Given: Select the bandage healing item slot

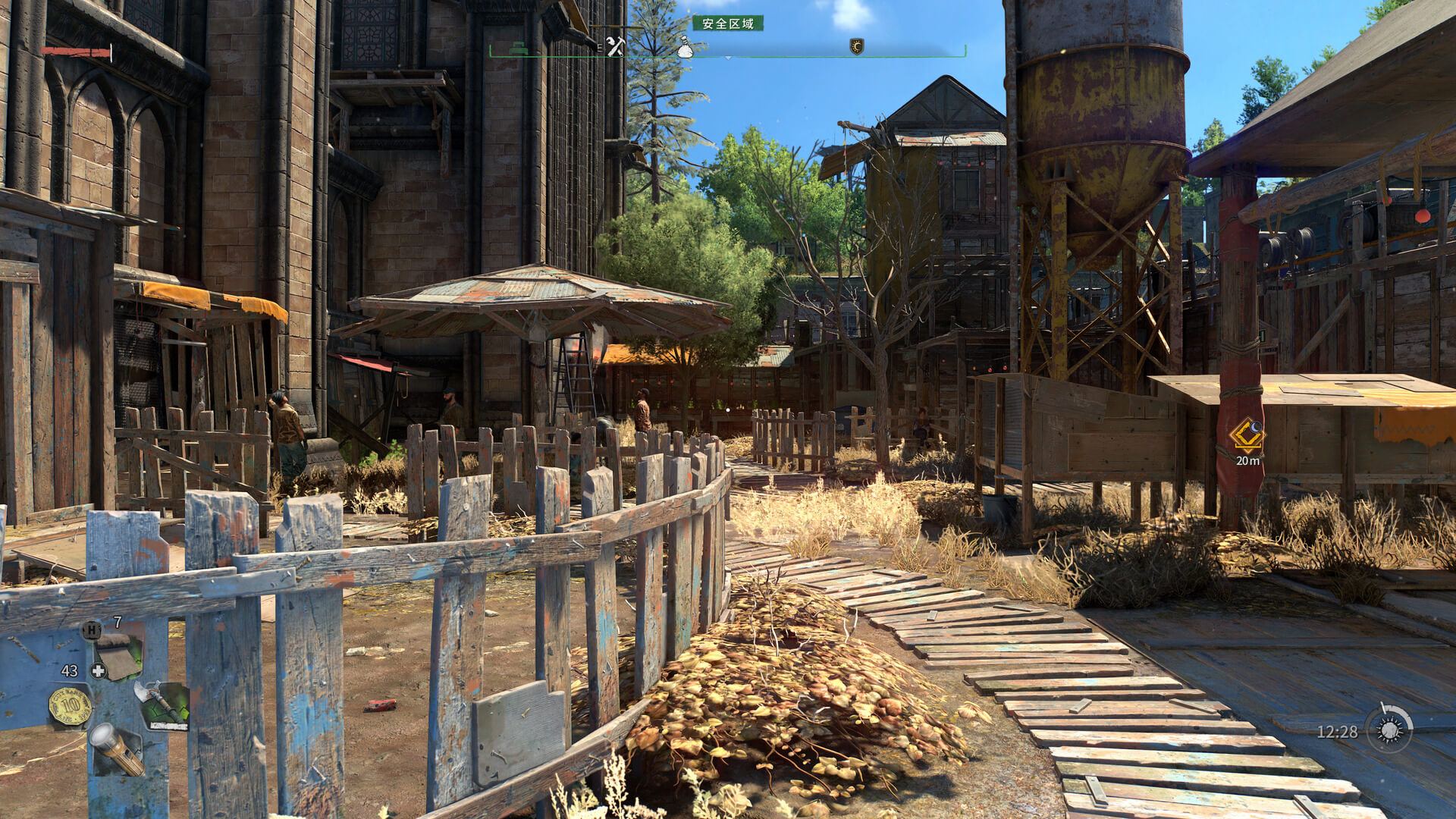Looking at the screenshot, I should tap(119, 657).
